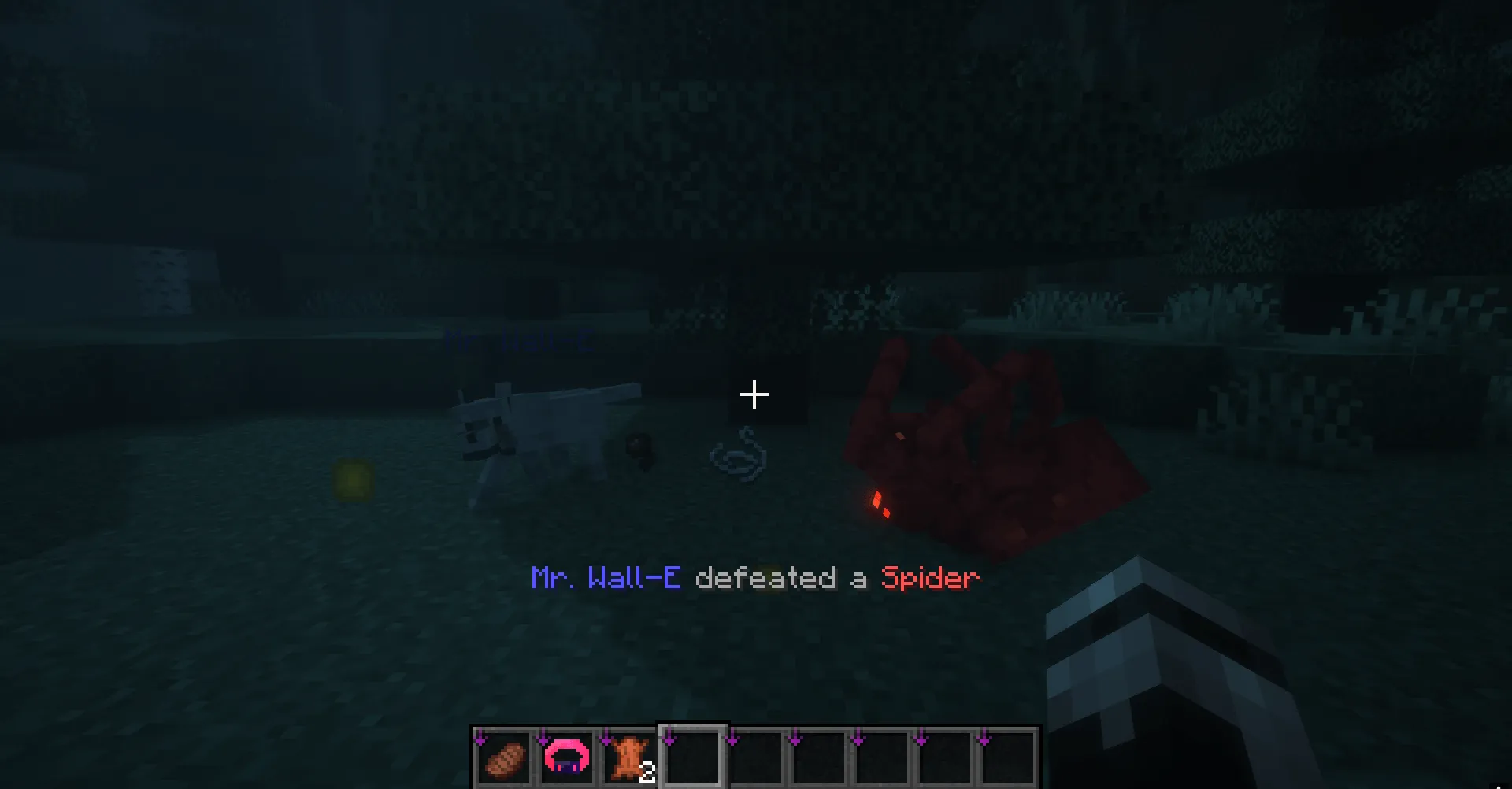Click the Mr. Wall-E name in the chat text

coord(605,579)
